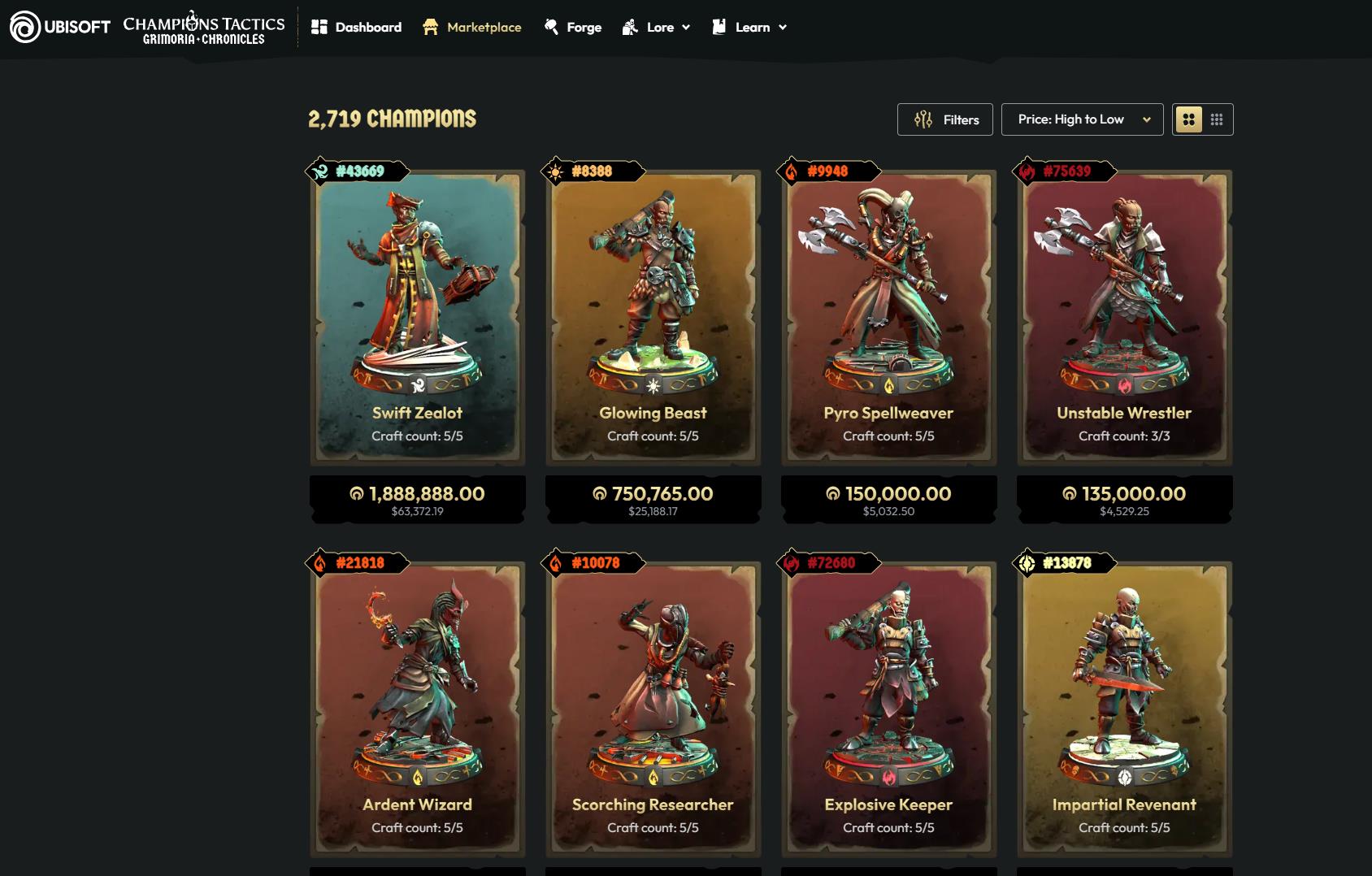
Task: Select the Glowing Beast champion card
Action: click(x=653, y=317)
